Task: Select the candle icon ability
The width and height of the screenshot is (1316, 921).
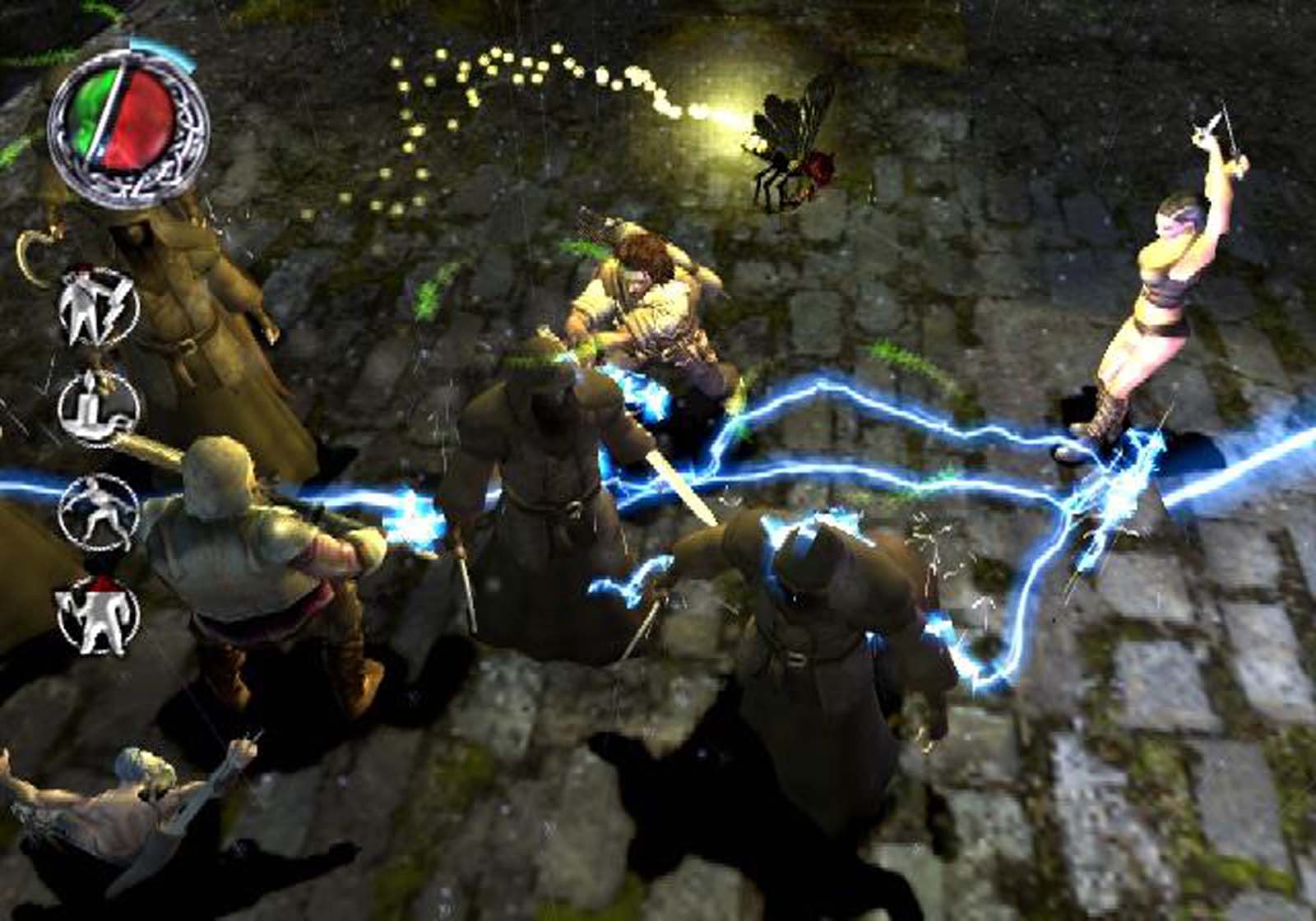Action: (99, 406)
